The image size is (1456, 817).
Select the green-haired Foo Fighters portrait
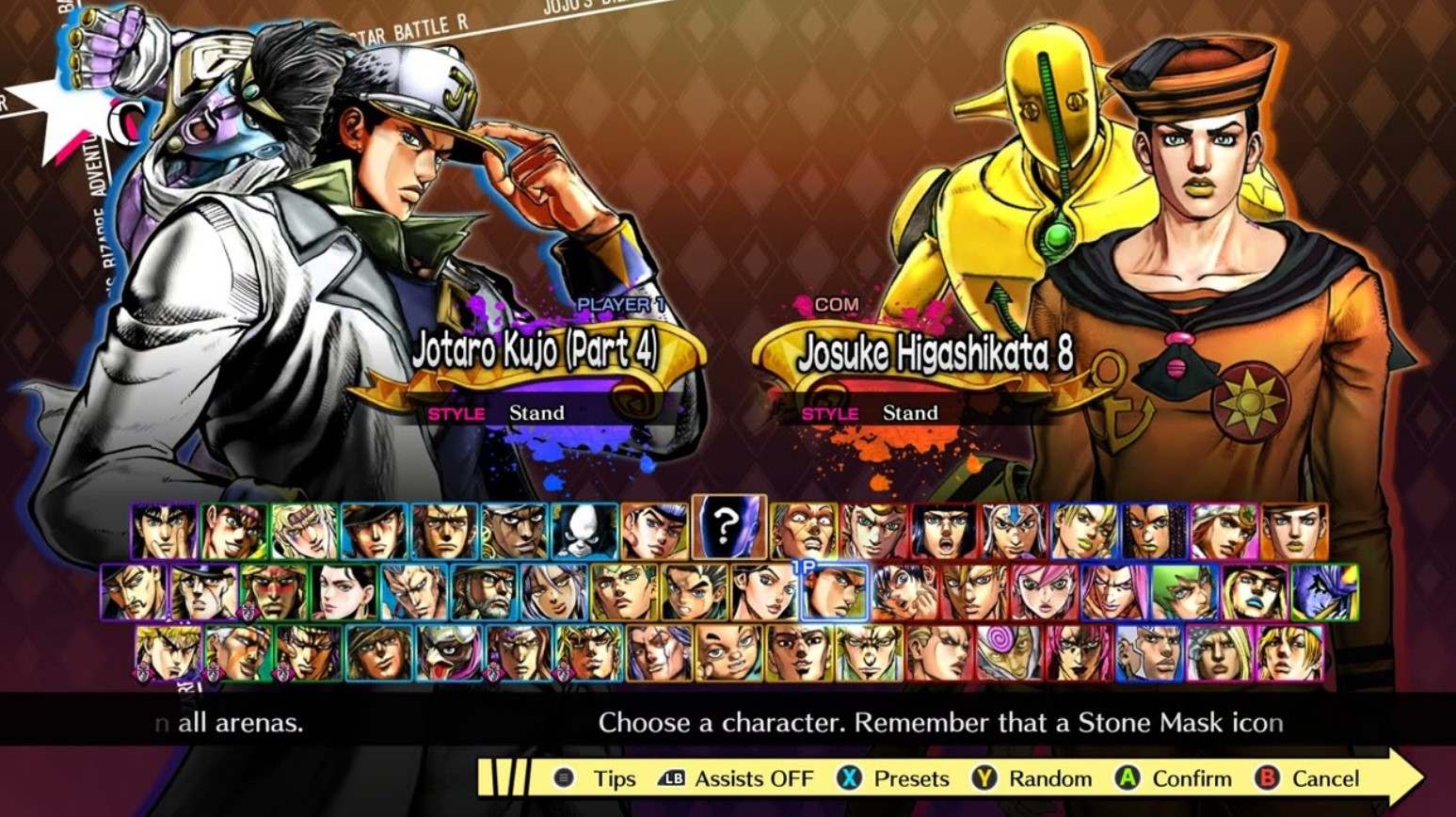click(1184, 592)
